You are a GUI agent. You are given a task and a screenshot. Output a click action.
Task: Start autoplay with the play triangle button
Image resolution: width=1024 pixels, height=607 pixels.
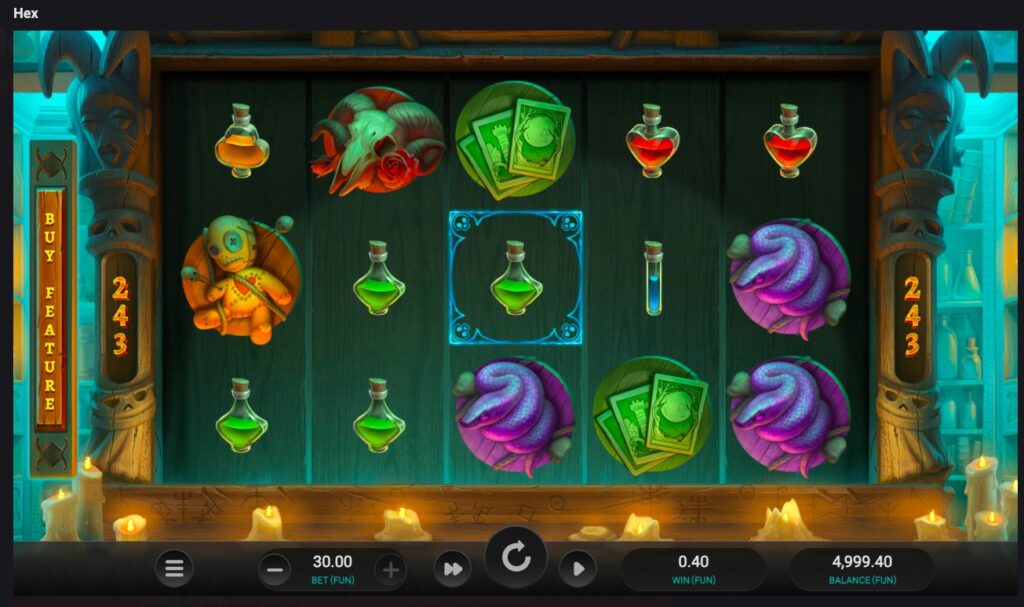[x=577, y=569]
